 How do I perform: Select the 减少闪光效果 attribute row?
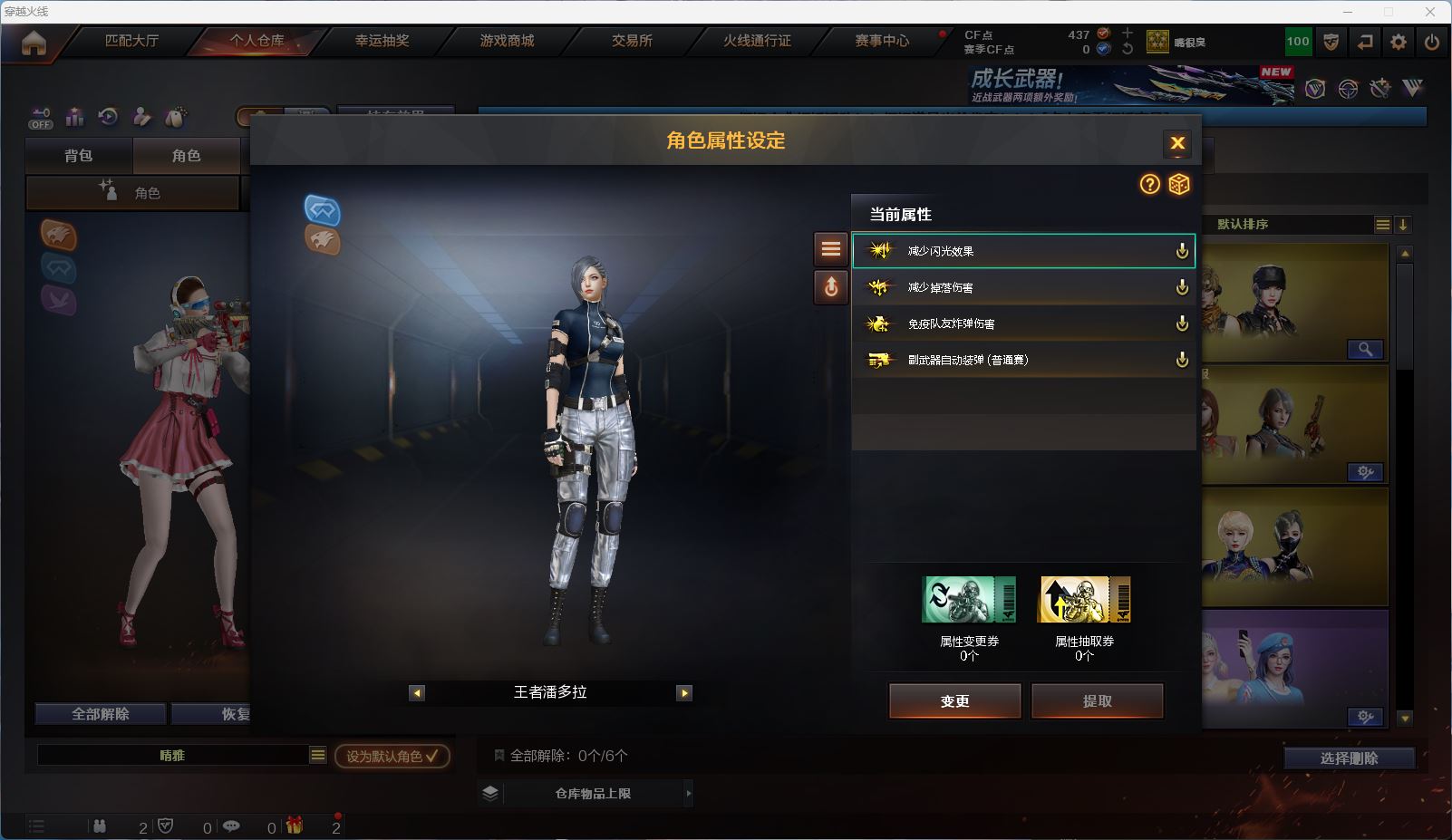1022,251
